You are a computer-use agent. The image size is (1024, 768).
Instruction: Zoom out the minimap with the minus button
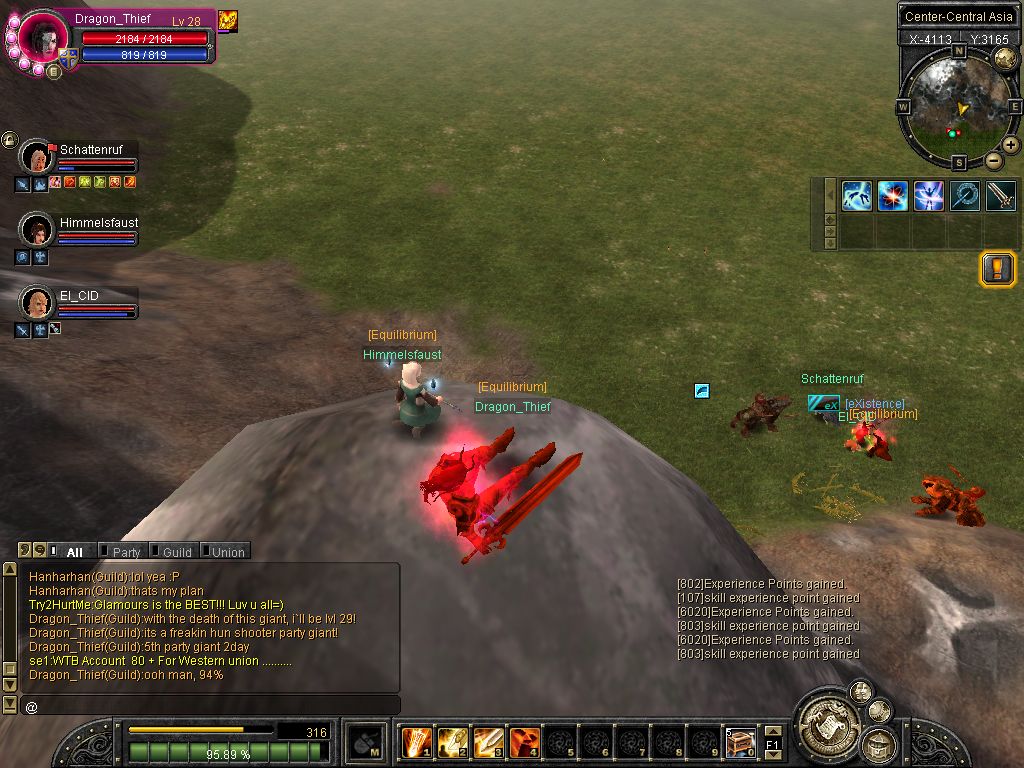click(x=994, y=160)
